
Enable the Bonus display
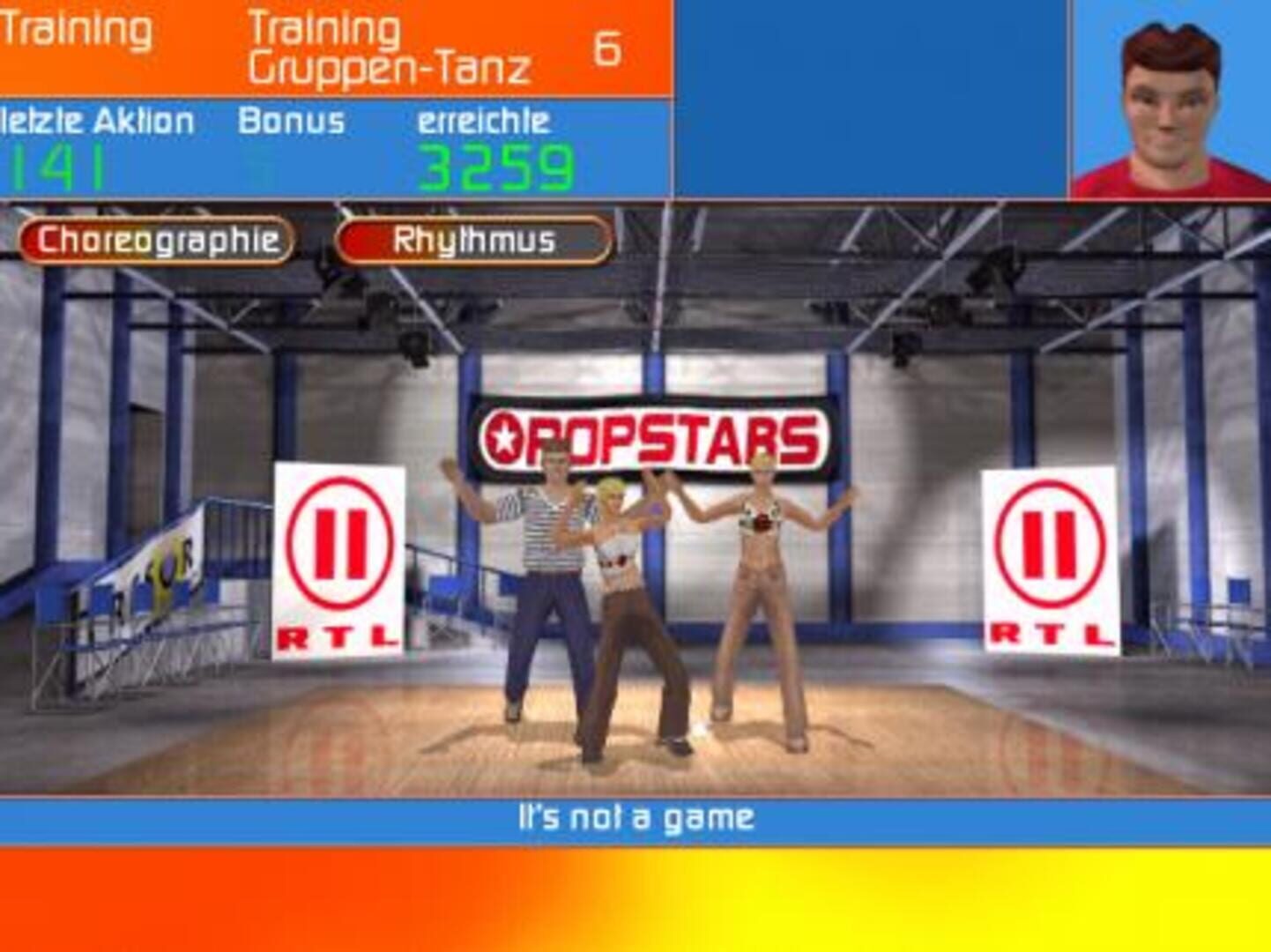click(x=291, y=123)
